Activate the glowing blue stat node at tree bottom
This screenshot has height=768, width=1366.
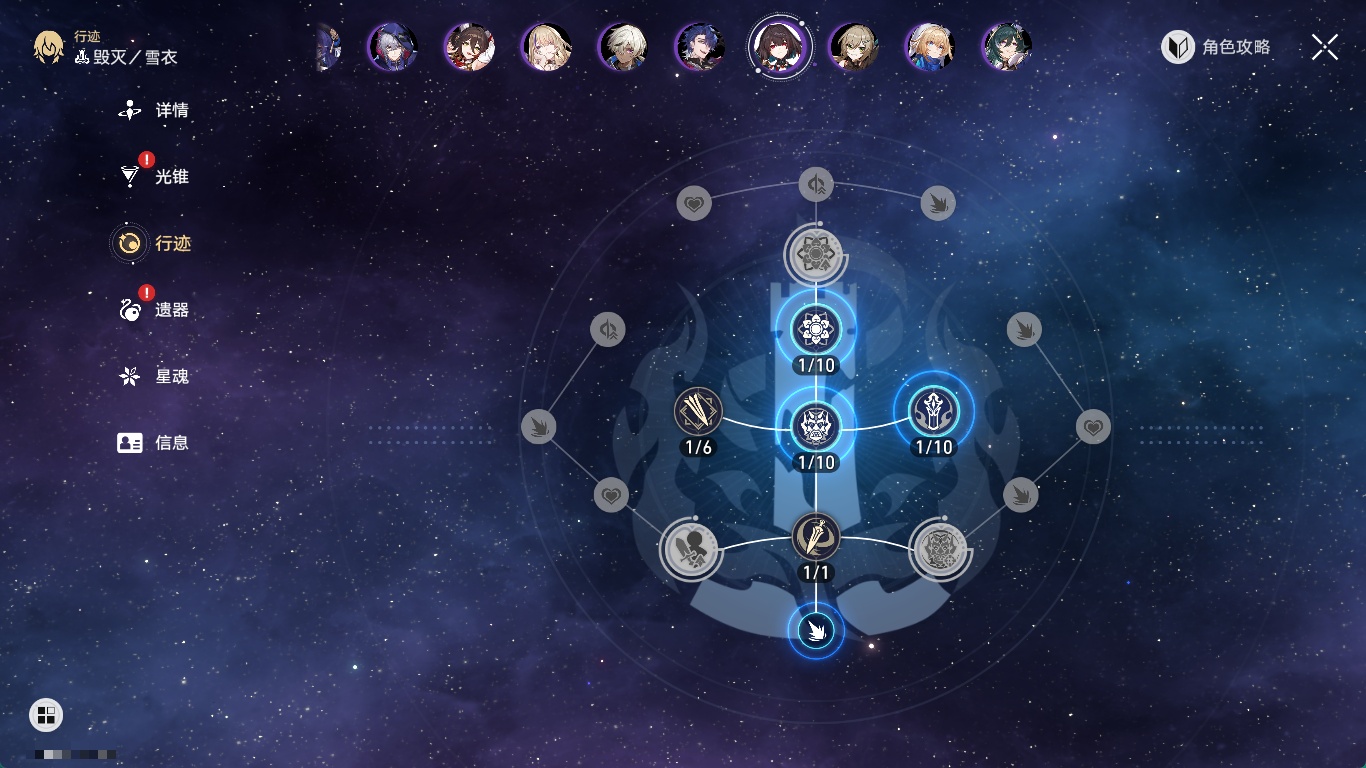pos(816,631)
